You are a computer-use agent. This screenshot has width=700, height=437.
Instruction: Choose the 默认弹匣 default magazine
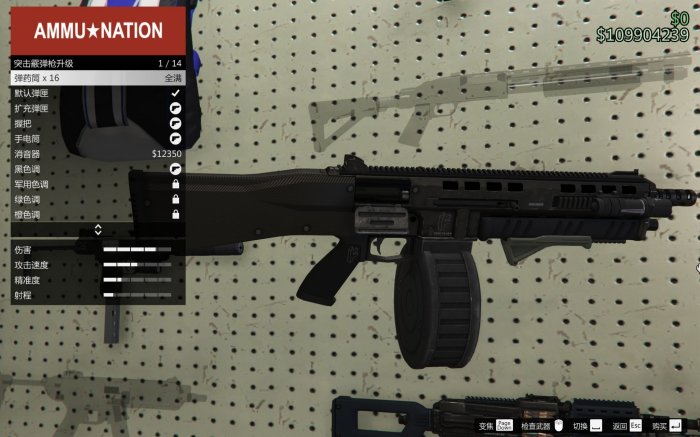coord(97,93)
